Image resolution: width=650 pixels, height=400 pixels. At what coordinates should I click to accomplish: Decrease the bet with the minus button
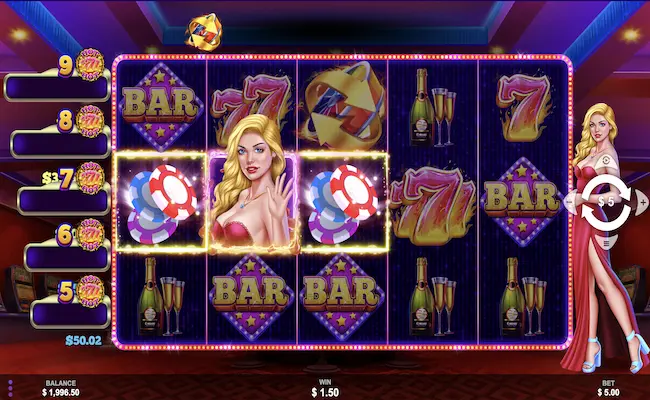571,201
